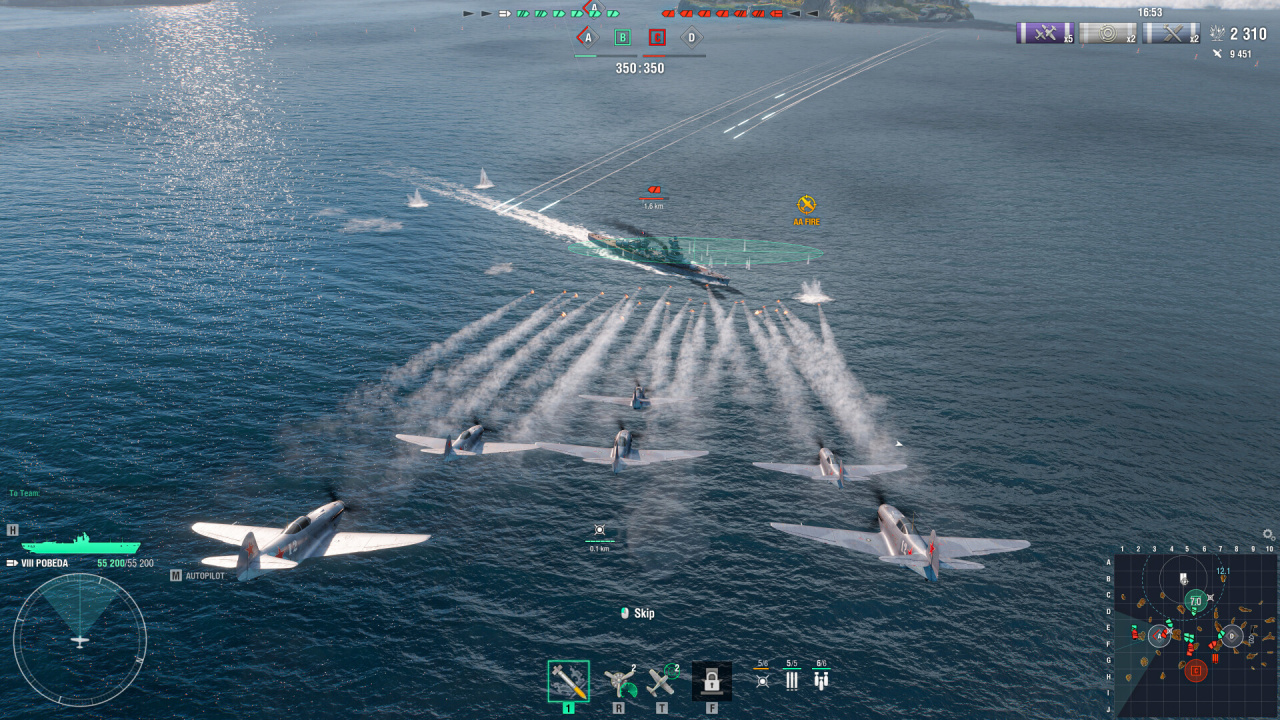
Task: Click the circular squadron compass radar
Action: pos(80,640)
